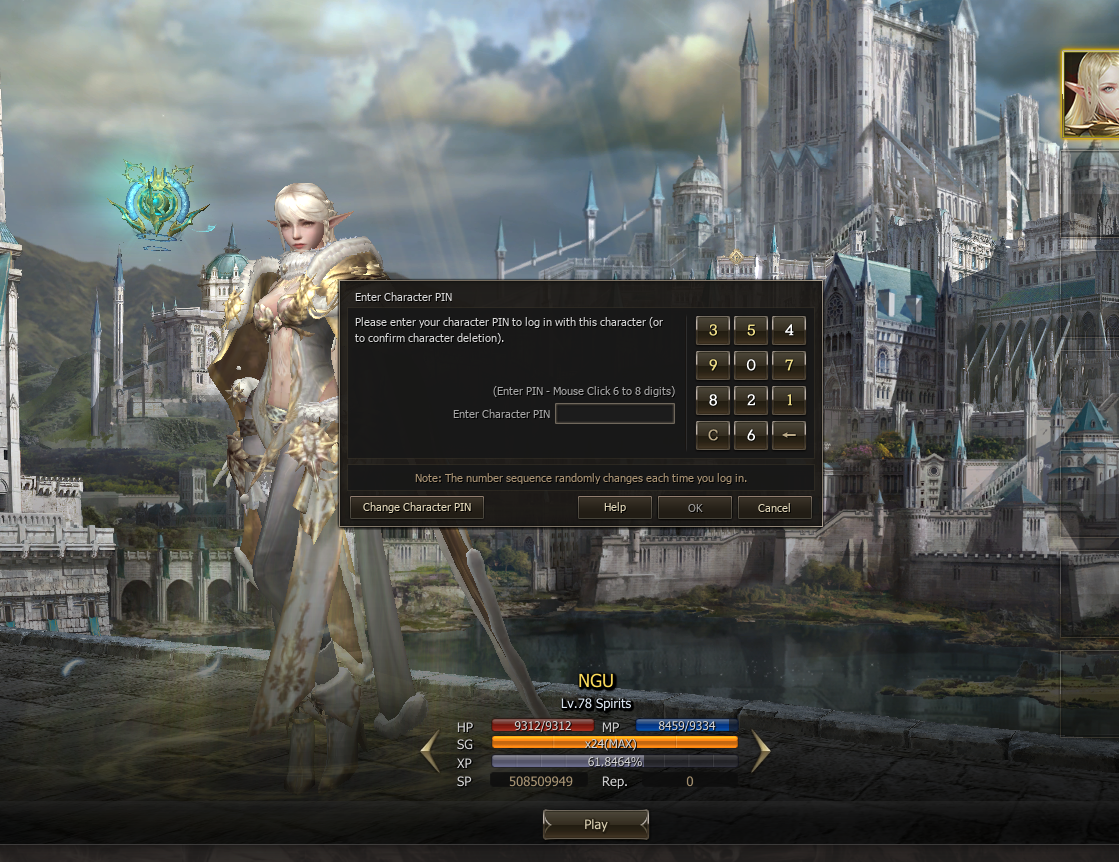Clear the PIN with the C key
Screen dimensions: 1119x862
coord(713,435)
